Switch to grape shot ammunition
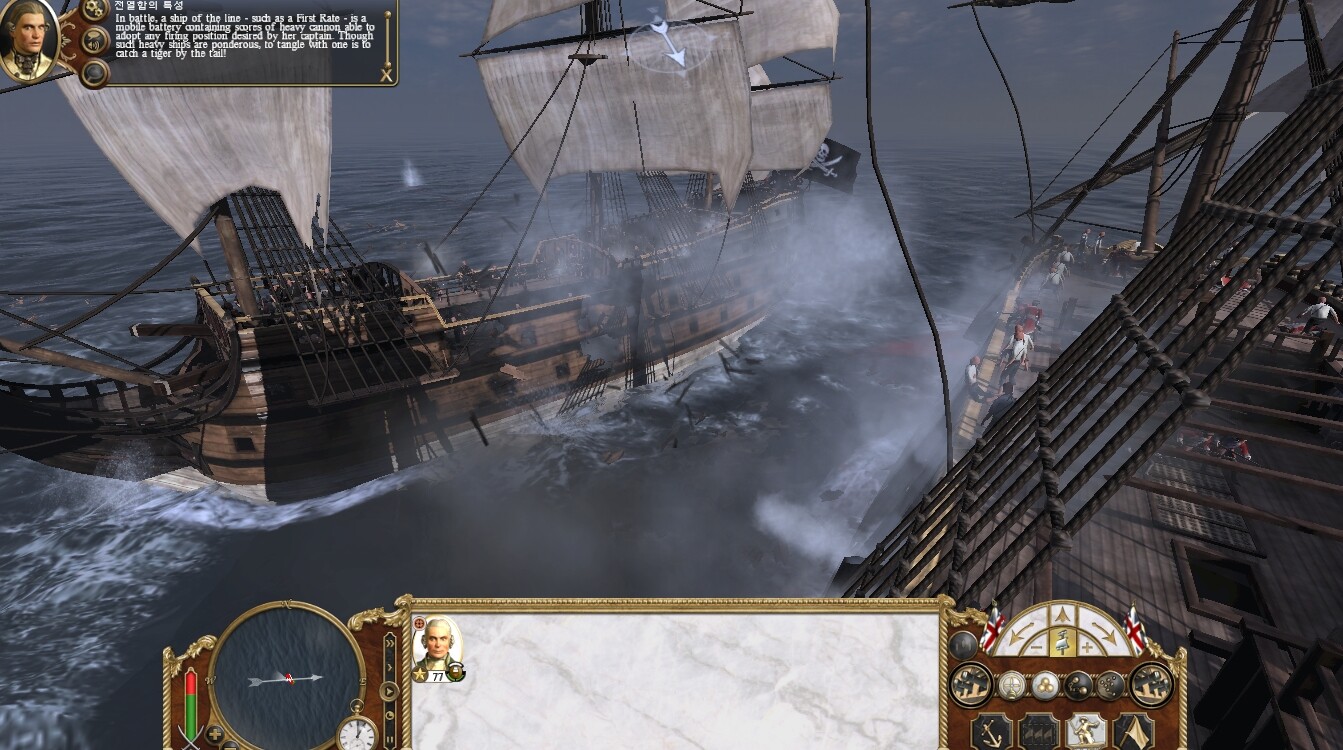Image resolution: width=1343 pixels, height=750 pixels. click(1110, 685)
